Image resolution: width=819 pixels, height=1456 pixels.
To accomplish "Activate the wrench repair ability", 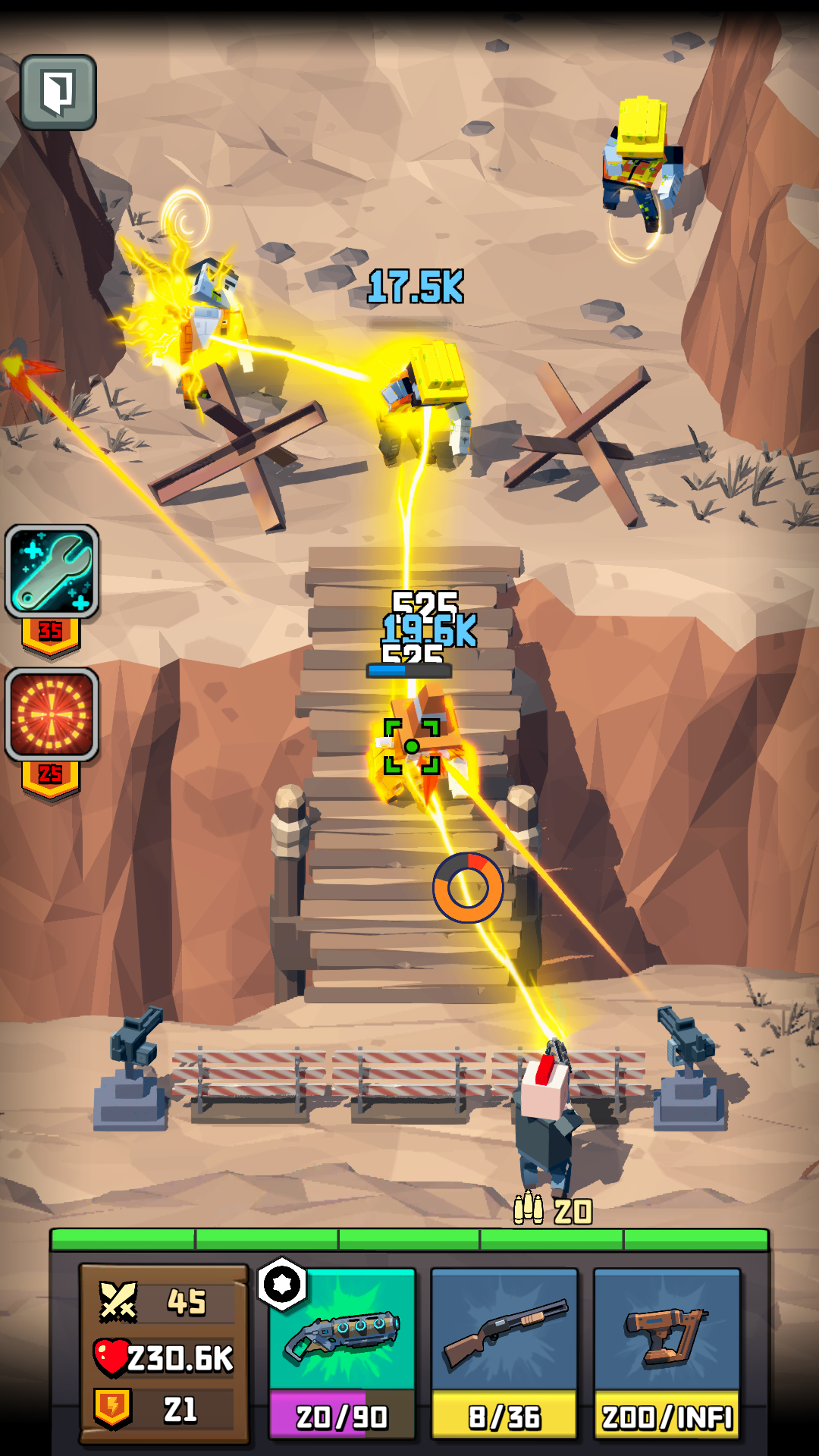I will [x=52, y=571].
